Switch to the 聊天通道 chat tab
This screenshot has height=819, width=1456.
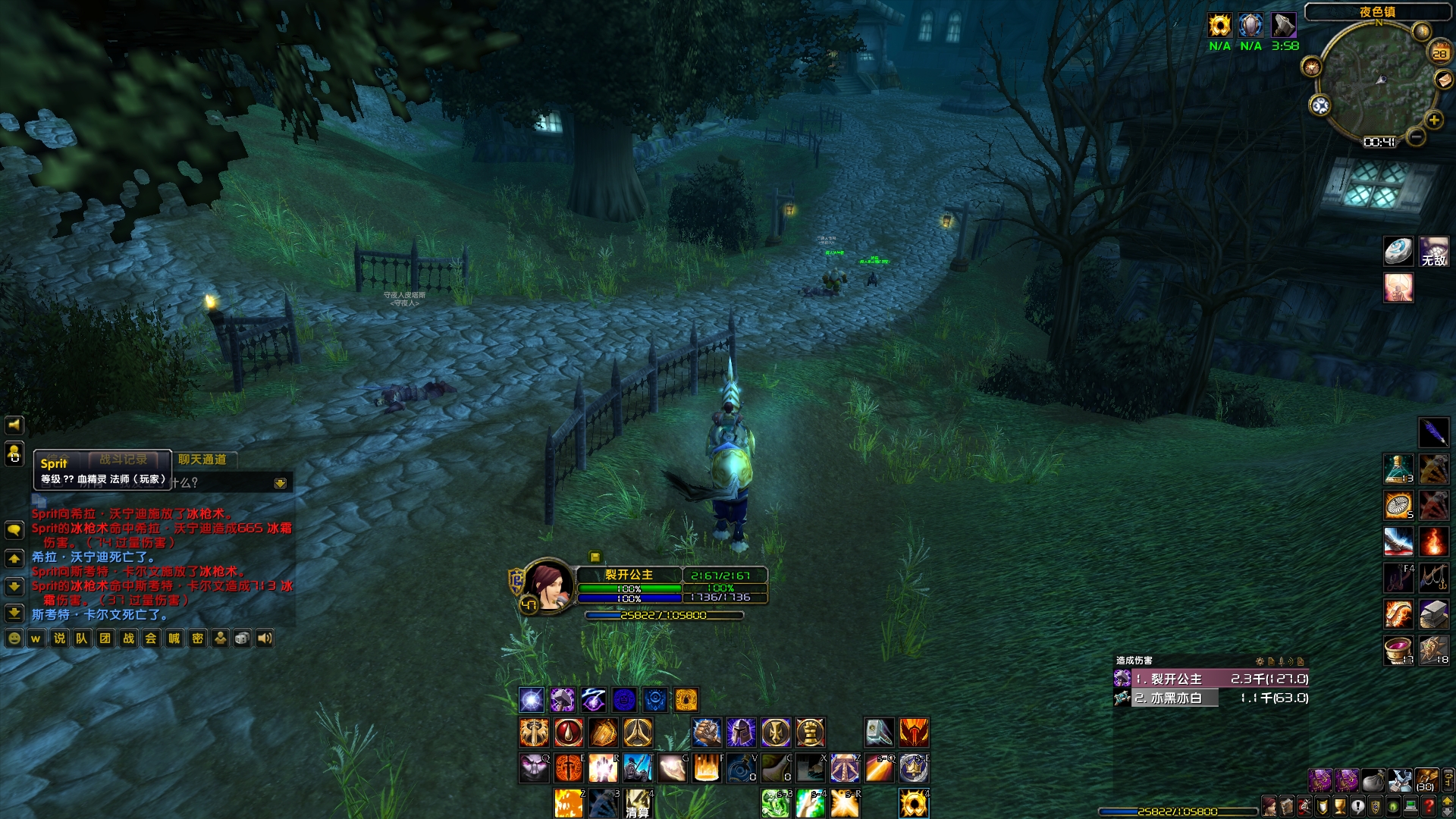click(202, 460)
